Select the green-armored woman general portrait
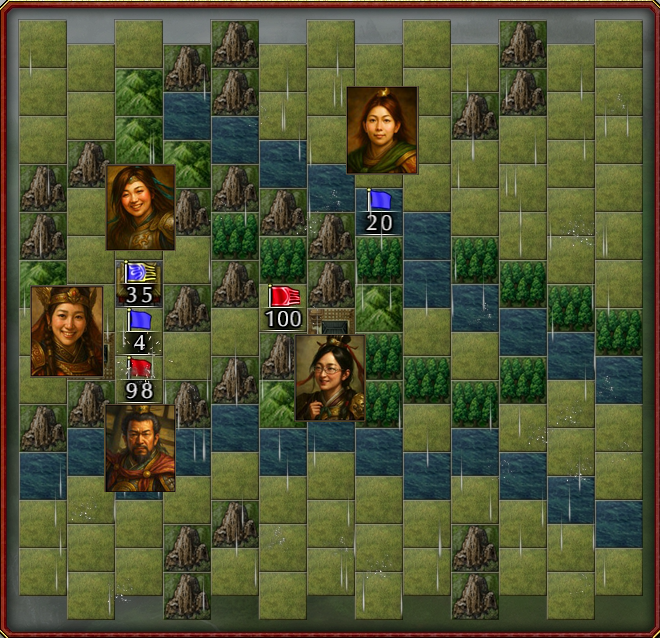This screenshot has height=638, width=660. pos(382,130)
